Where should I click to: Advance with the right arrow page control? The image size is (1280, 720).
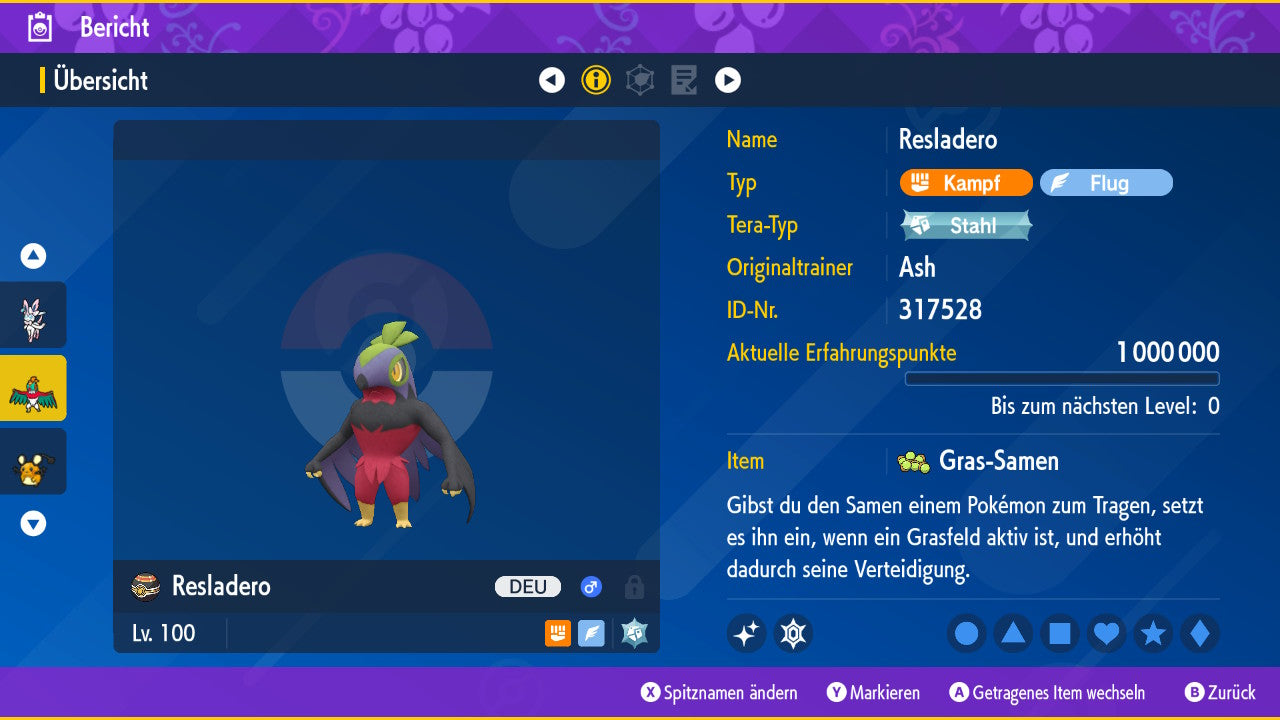(728, 80)
